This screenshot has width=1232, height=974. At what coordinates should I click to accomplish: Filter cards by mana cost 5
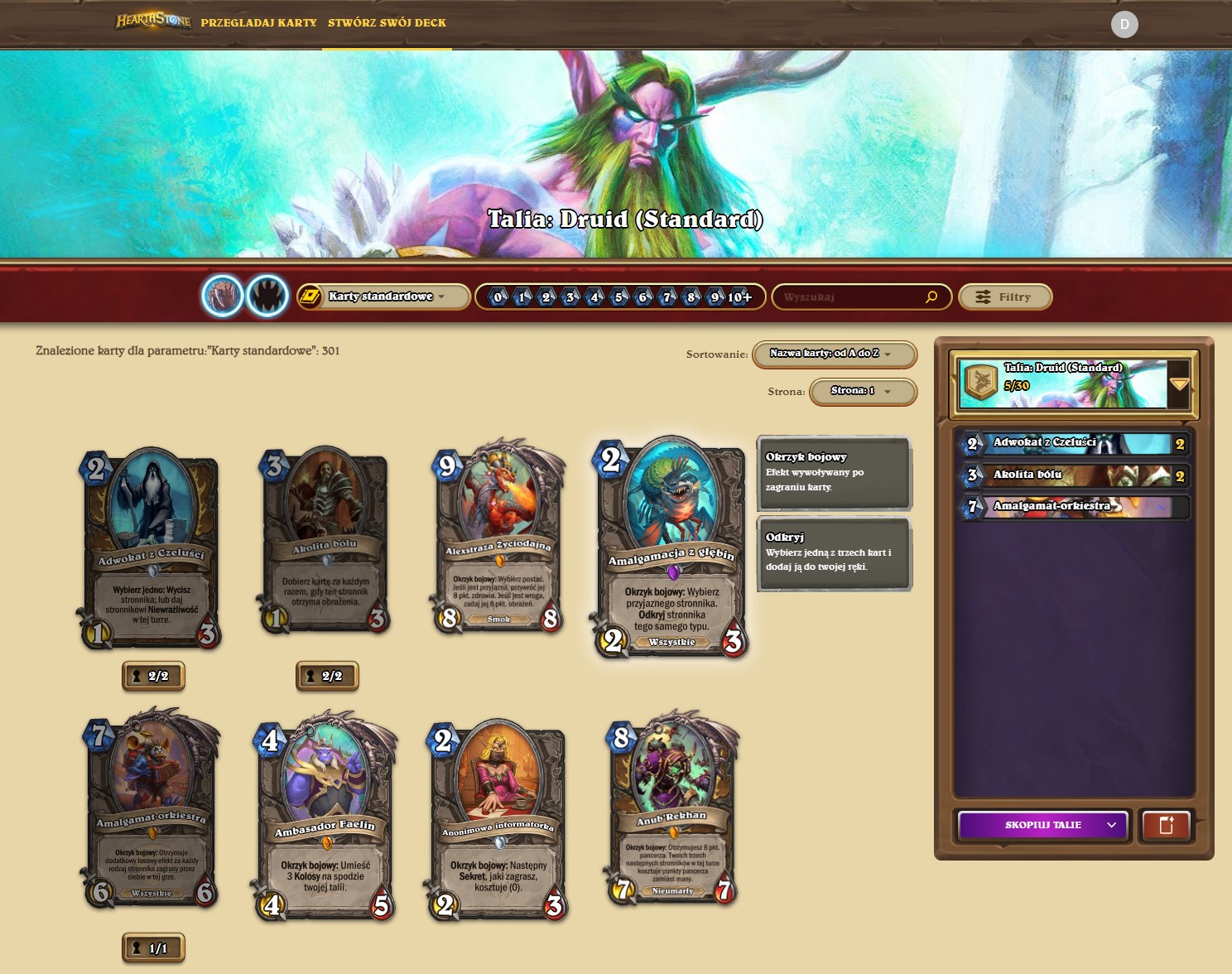pyautogui.click(x=618, y=297)
